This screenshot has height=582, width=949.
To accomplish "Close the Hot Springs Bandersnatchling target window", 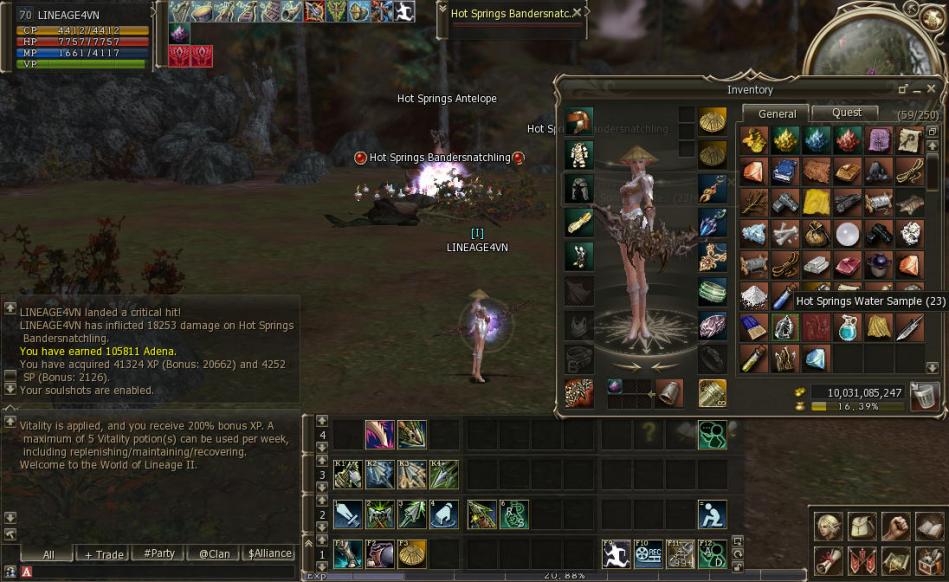I will (577, 13).
